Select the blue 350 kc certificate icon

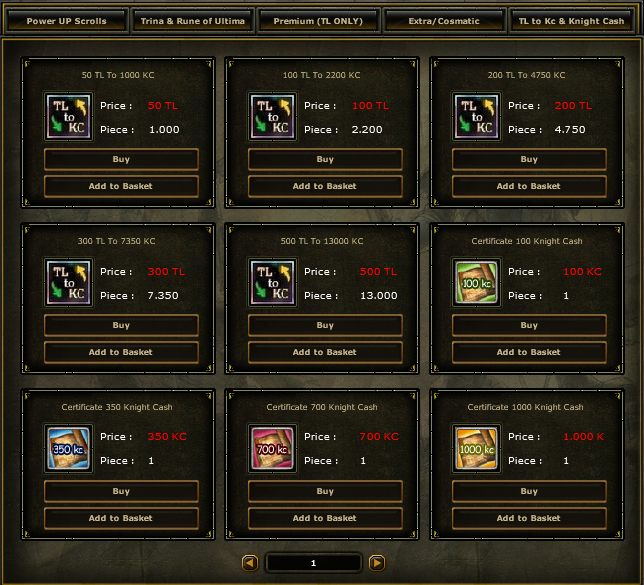(68, 449)
